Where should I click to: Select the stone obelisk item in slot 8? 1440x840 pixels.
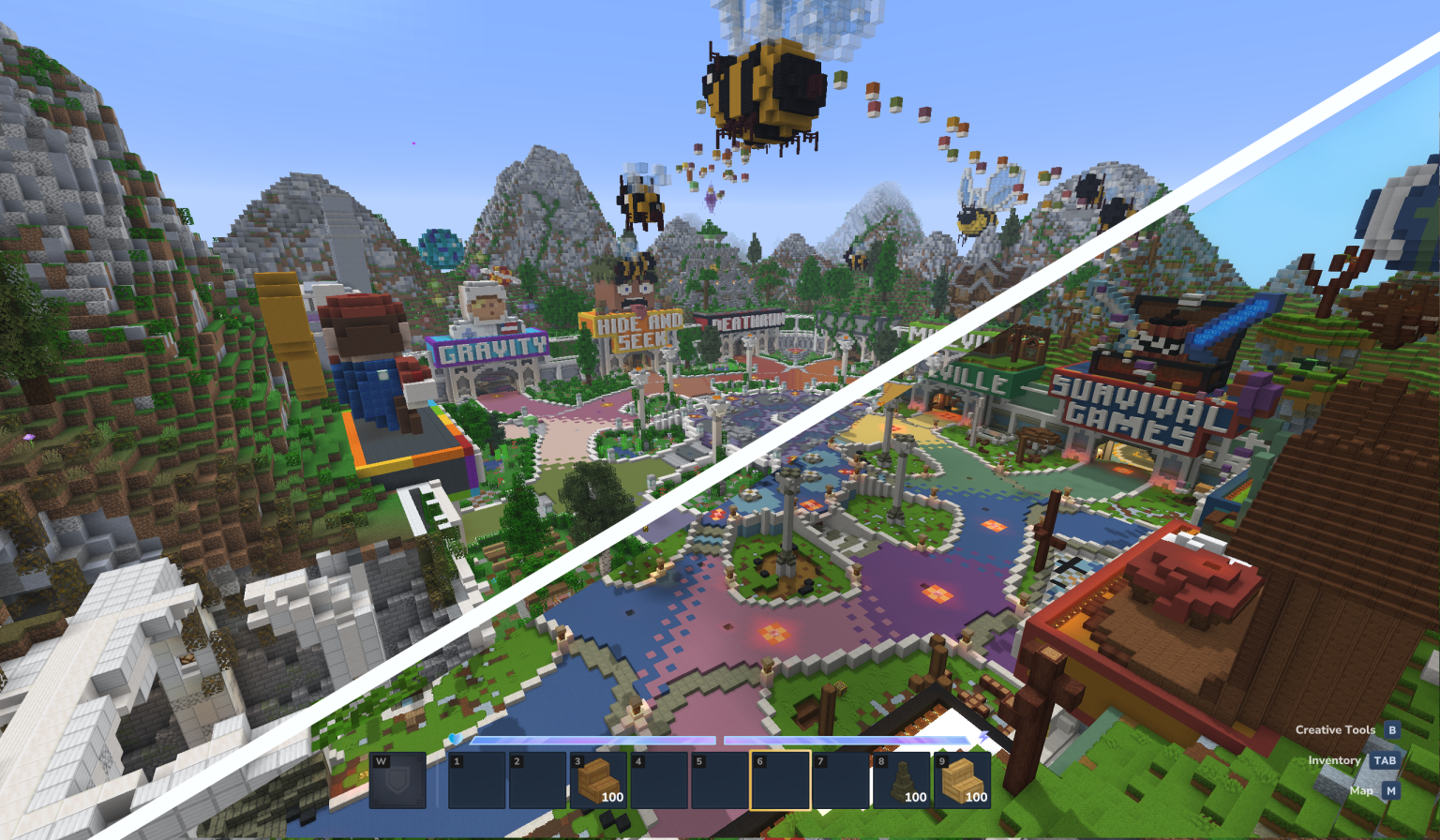pyautogui.click(x=902, y=782)
